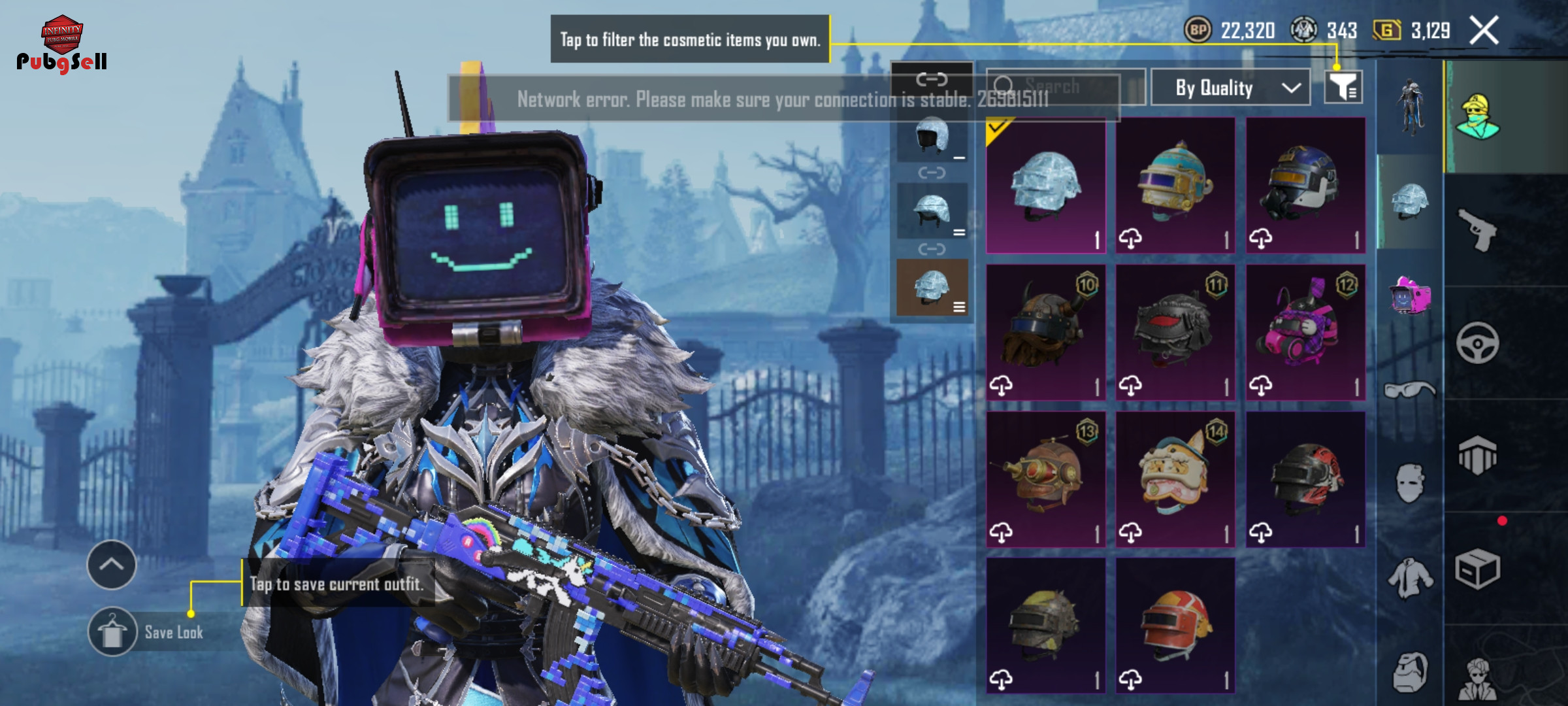Pick the gas mask helmet
This screenshot has width=1568, height=706.
point(1305,185)
